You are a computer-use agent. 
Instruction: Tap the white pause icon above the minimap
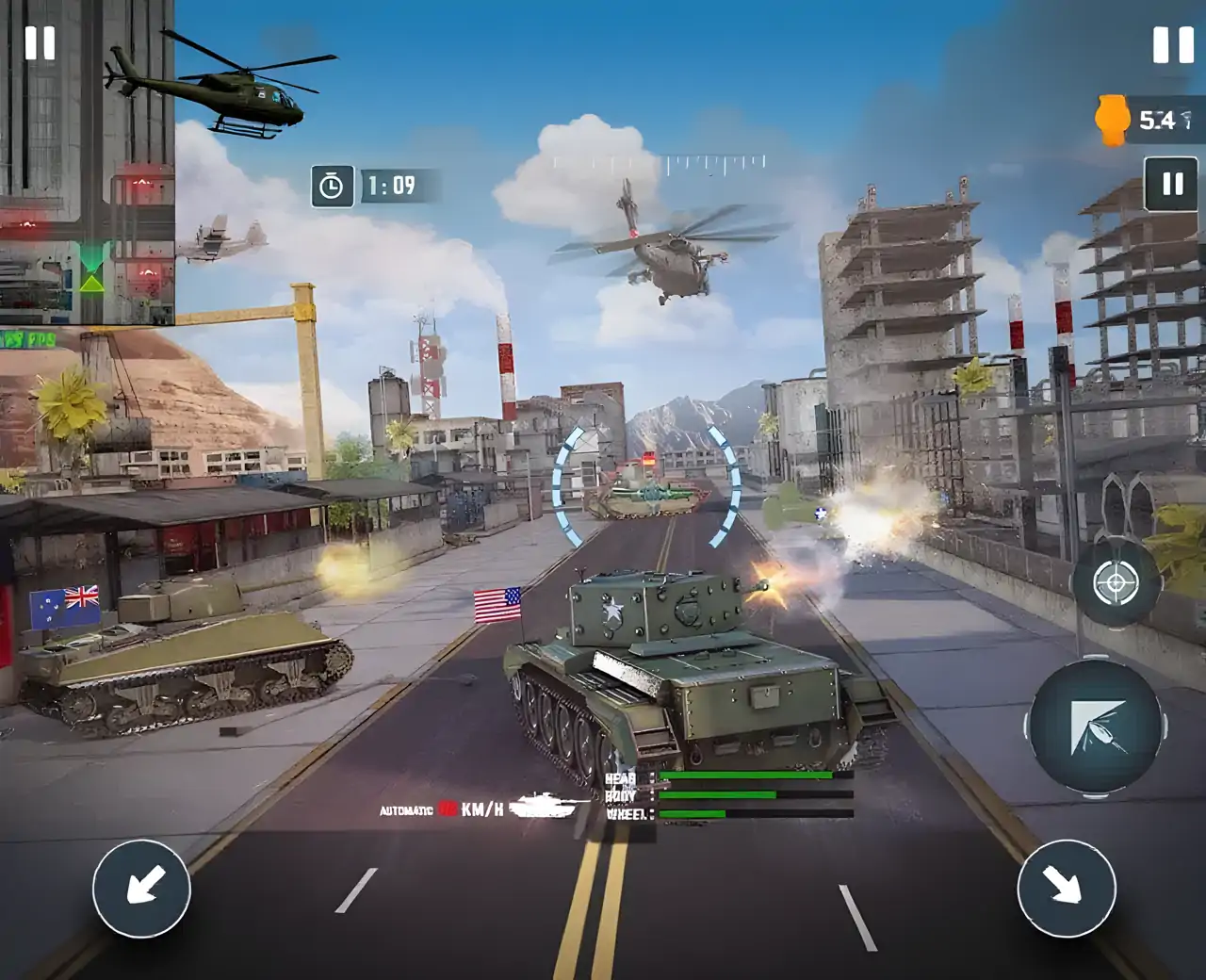pyautogui.click(x=41, y=43)
